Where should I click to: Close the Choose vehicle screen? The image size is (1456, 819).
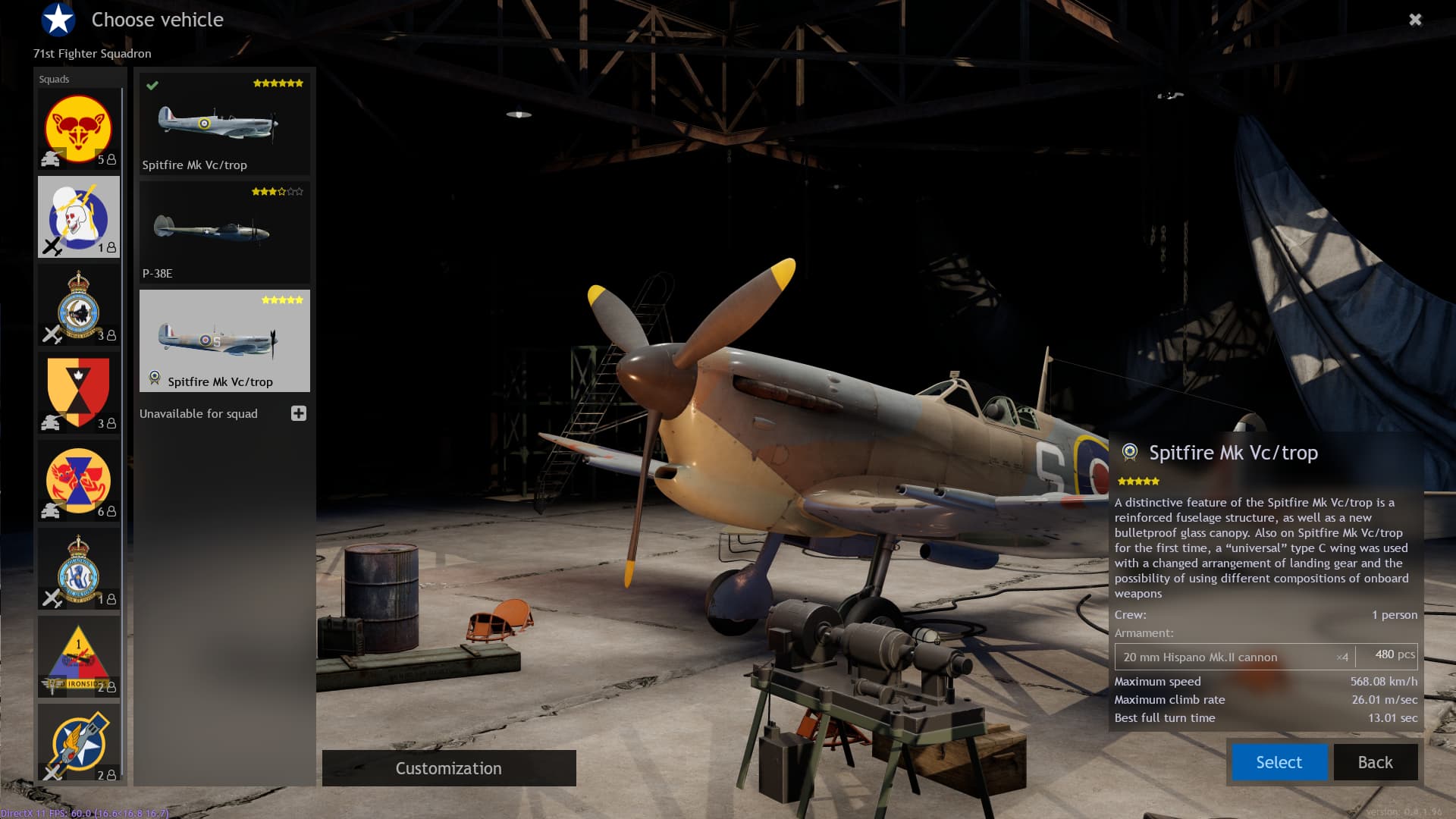(1415, 20)
